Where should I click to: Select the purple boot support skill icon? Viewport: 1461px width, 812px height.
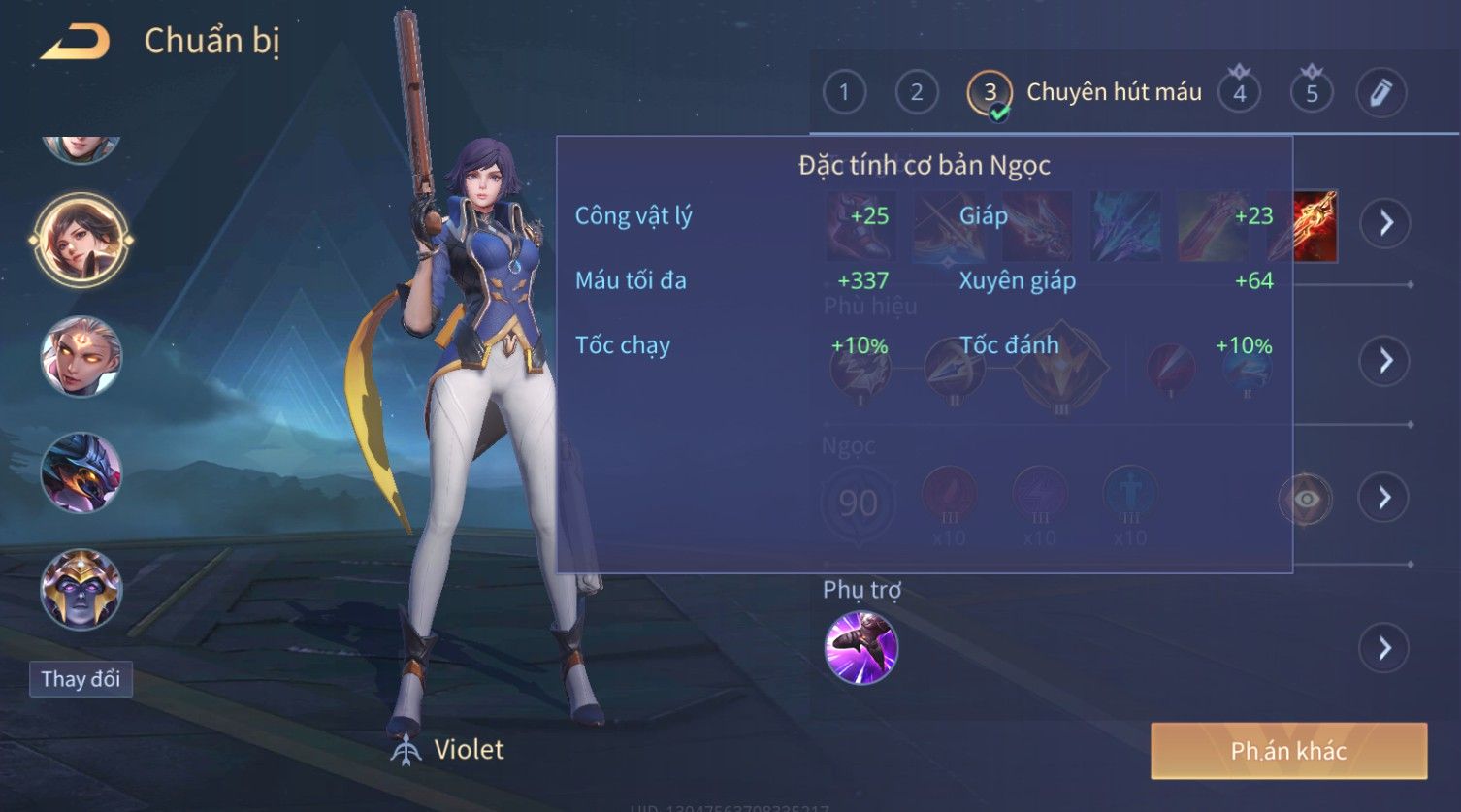(x=860, y=648)
